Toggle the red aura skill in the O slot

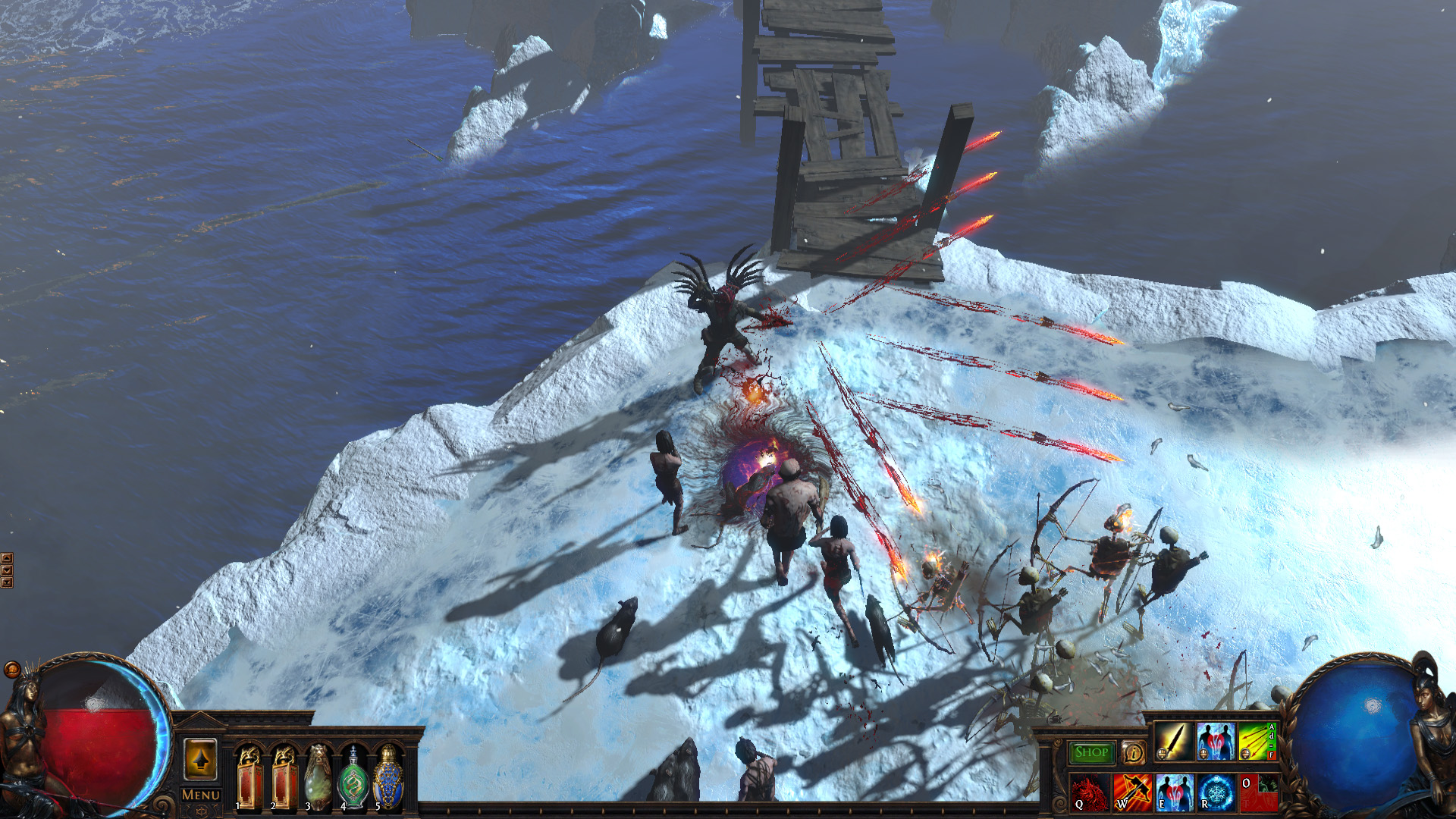point(1260,793)
